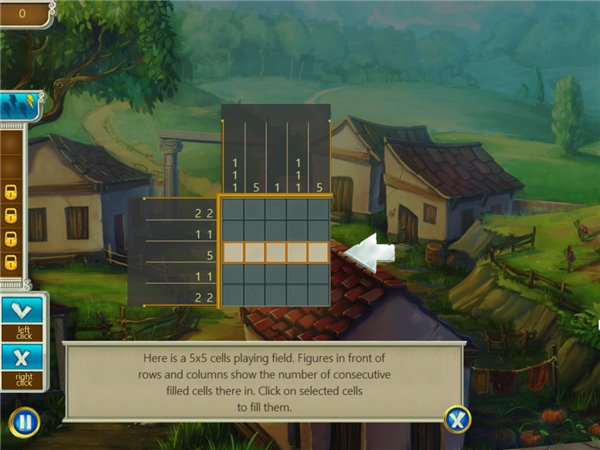Pause the game with the round pause button
This screenshot has width=600, height=450.
[x=24, y=422]
